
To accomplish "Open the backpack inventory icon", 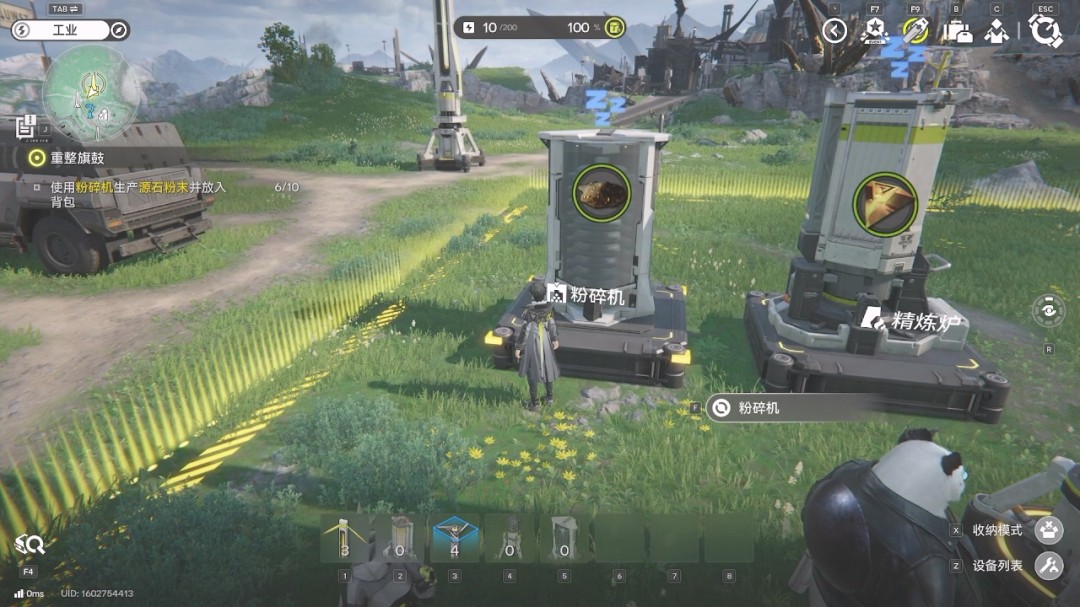I will click(x=957, y=31).
